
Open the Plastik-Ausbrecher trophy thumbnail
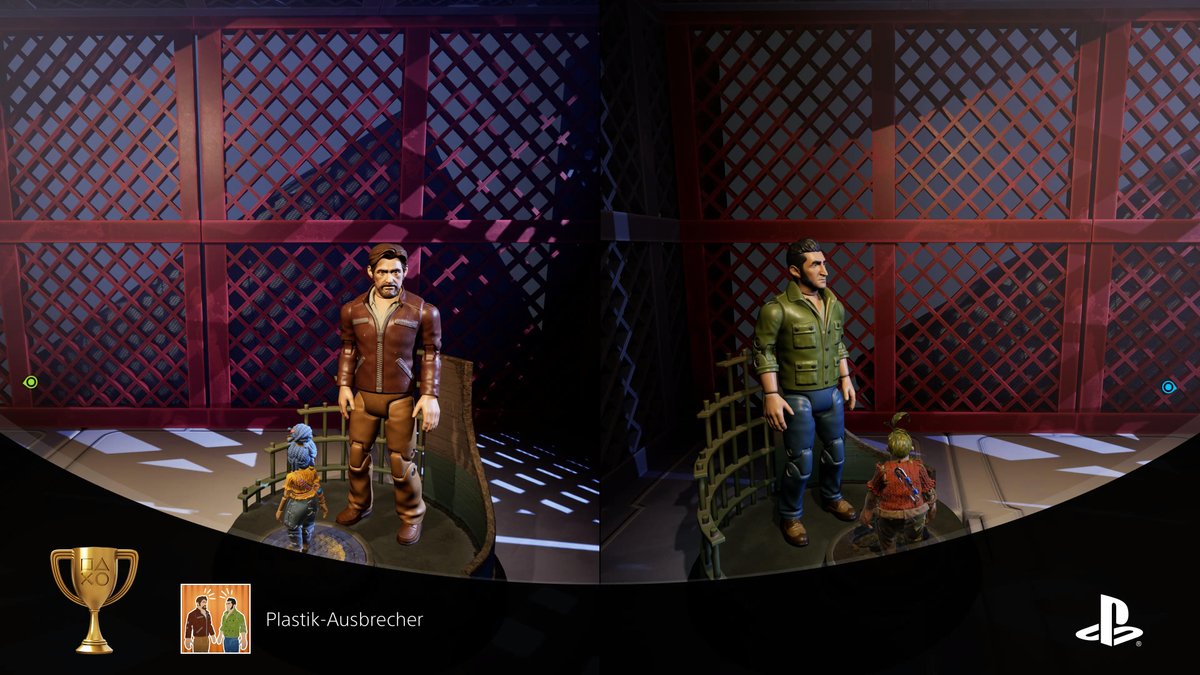coord(215,619)
